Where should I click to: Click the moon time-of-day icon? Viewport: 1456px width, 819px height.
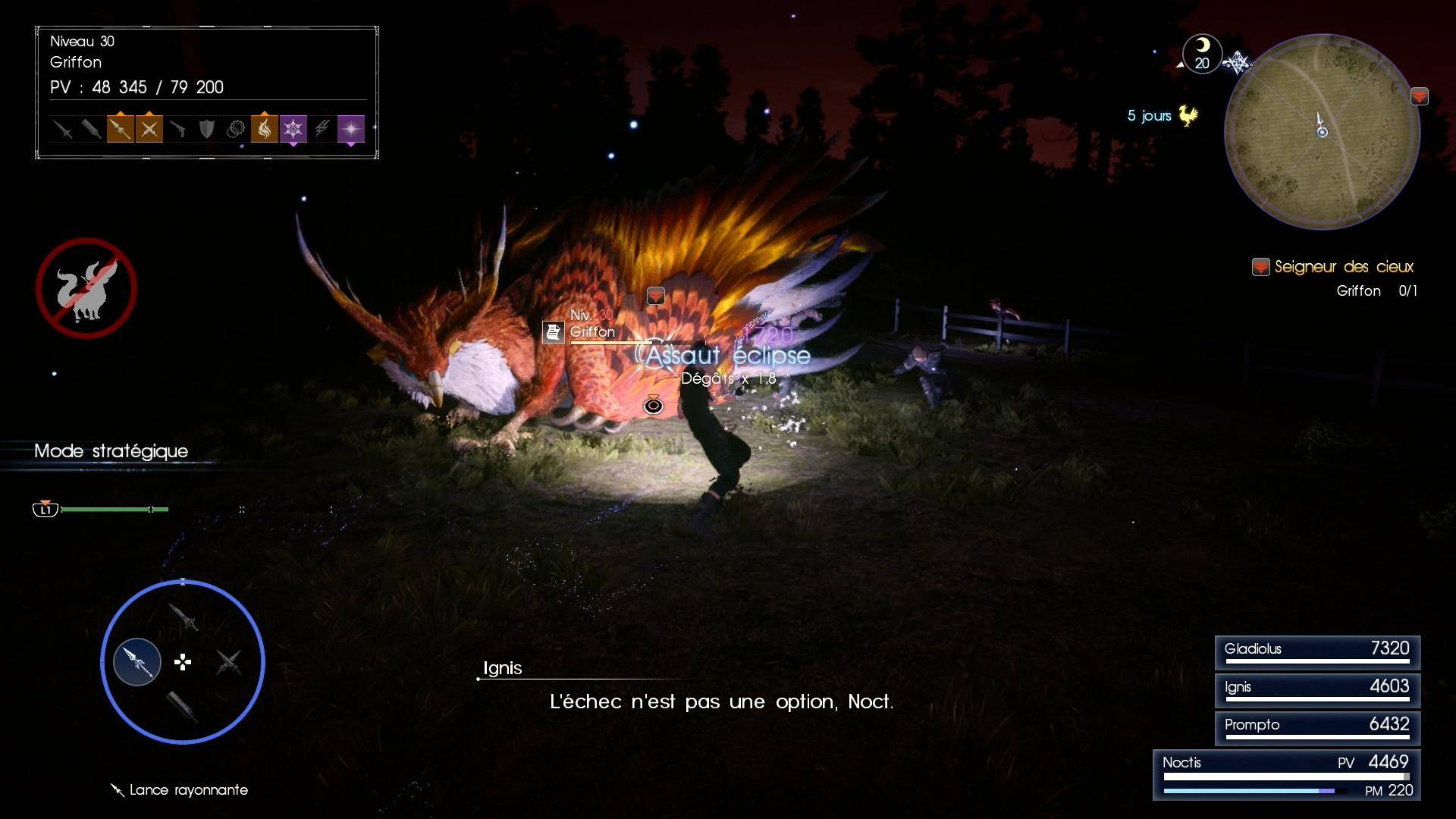(x=1202, y=53)
